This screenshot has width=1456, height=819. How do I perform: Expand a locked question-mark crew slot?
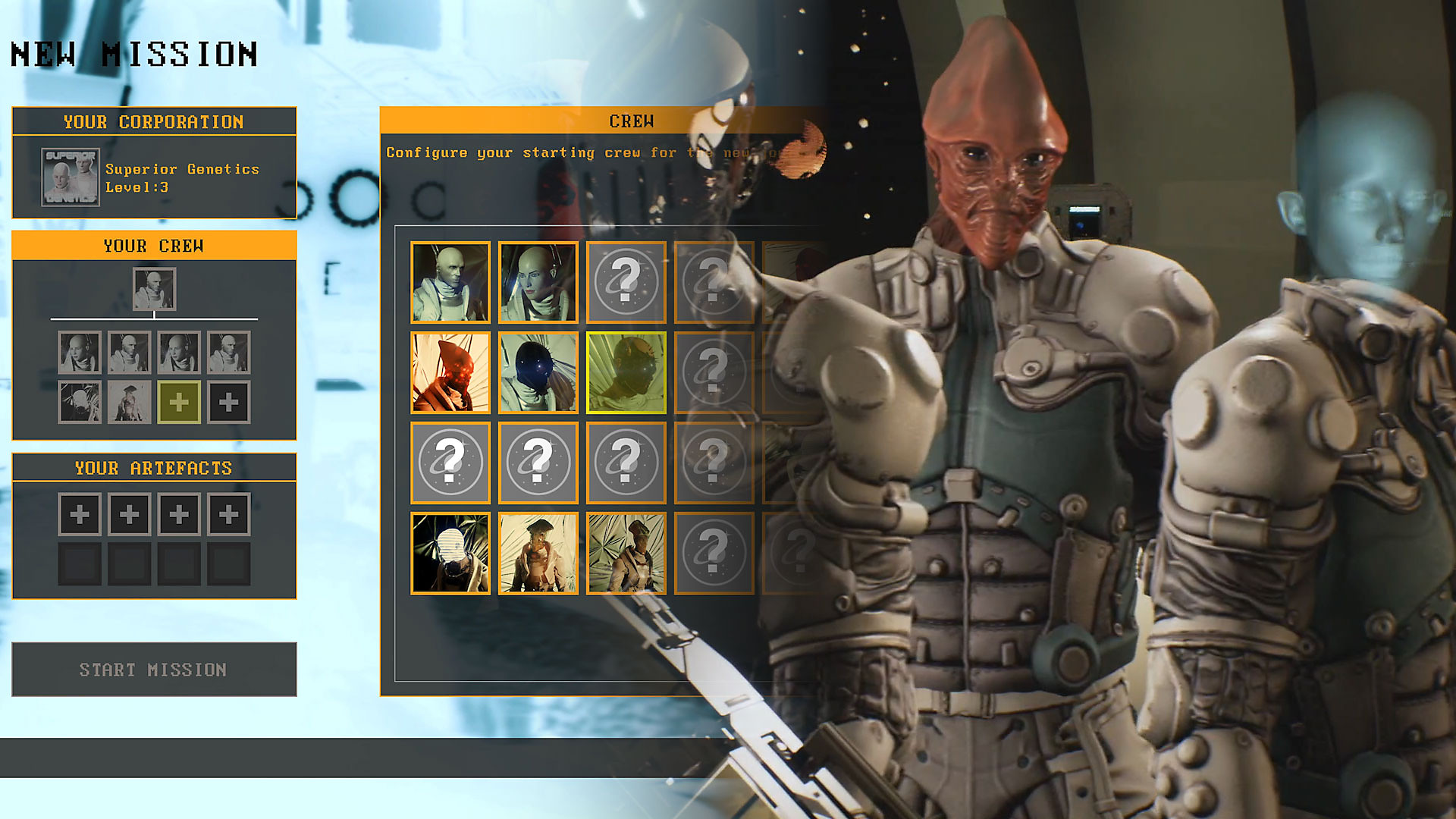pos(626,281)
